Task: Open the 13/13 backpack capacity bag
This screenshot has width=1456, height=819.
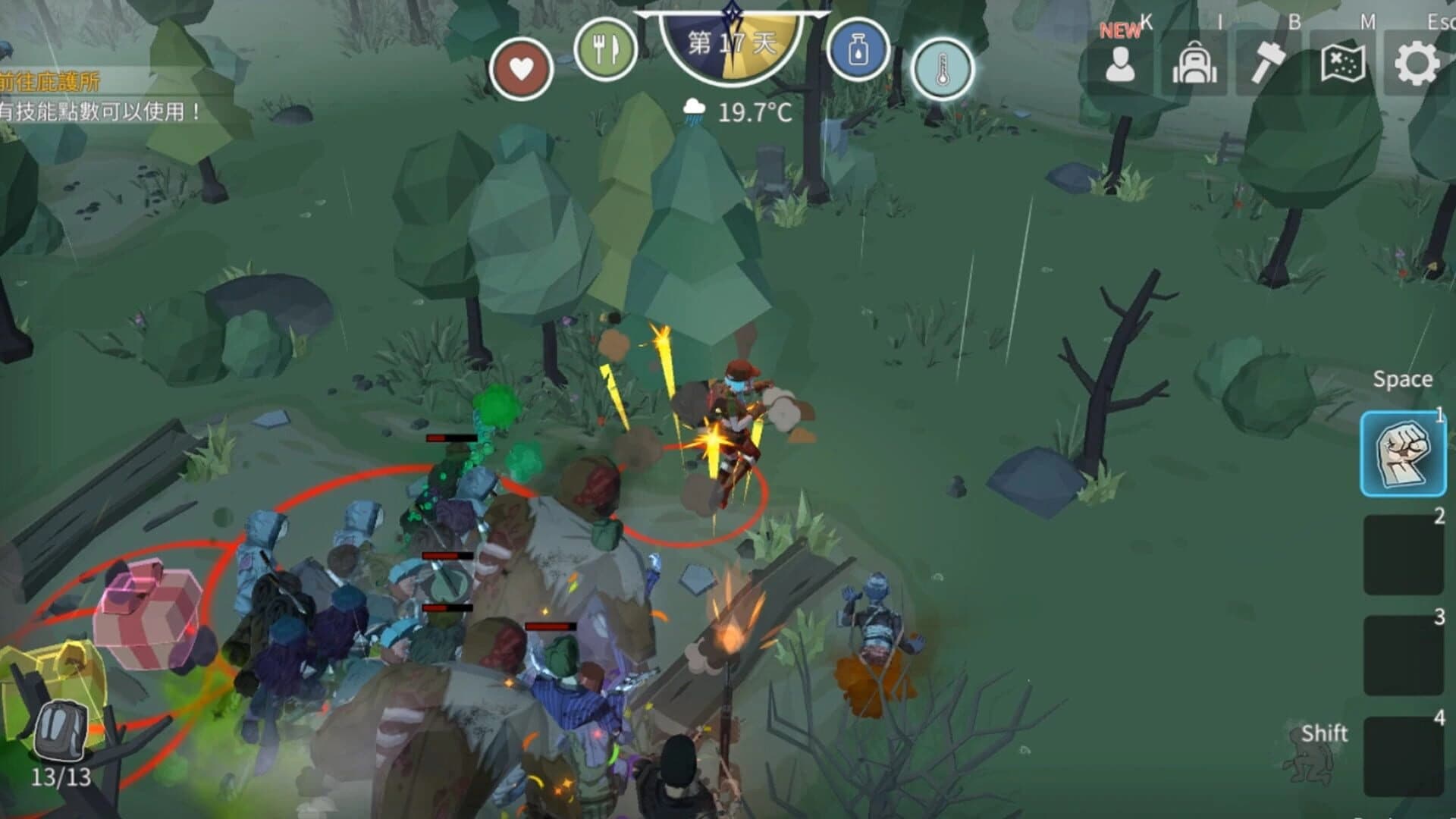Action: click(x=59, y=732)
